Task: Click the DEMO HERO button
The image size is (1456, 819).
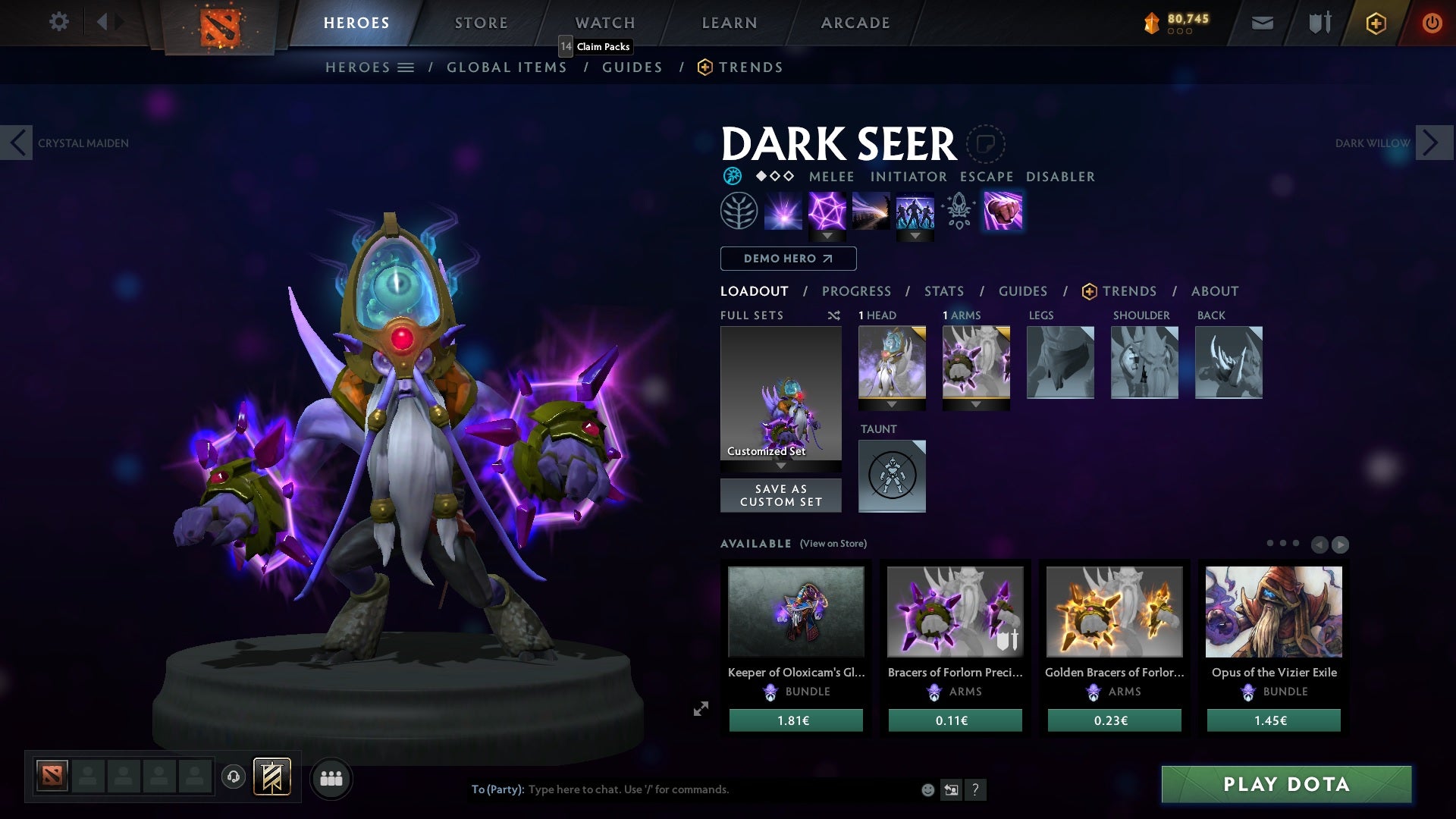Action: click(787, 259)
